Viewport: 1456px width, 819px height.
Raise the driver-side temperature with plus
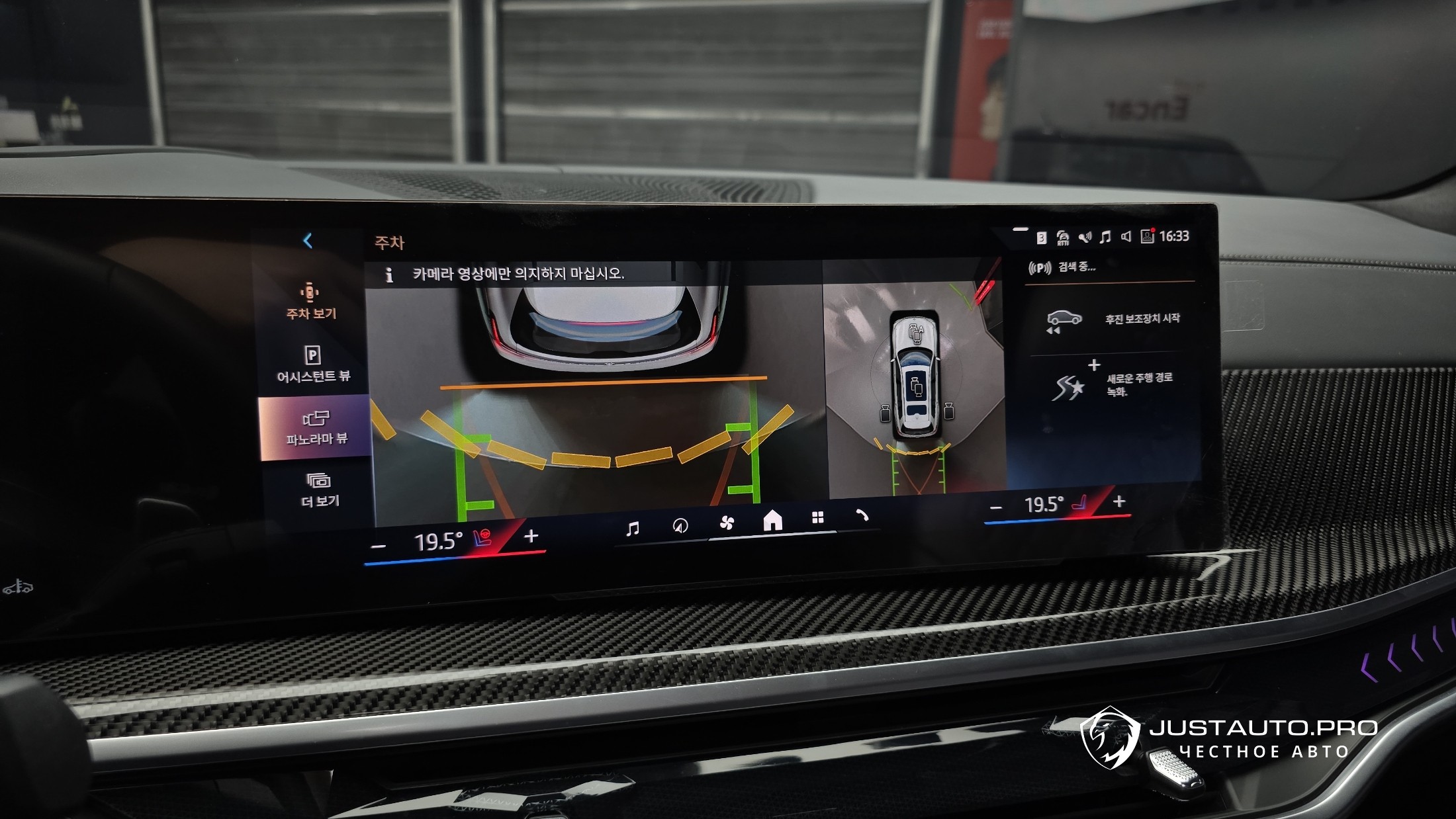[531, 537]
